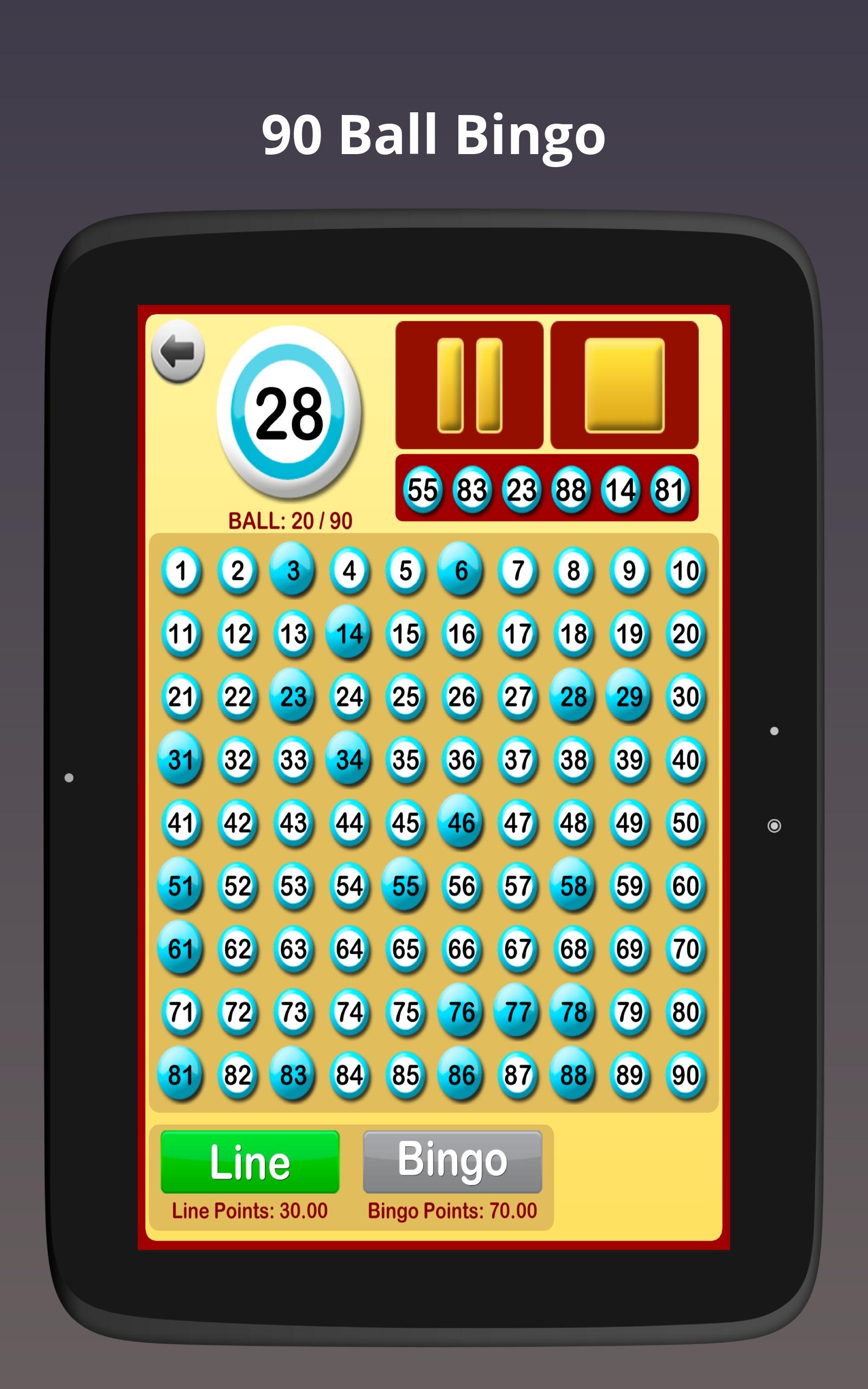Select ball 81 in the recent draws strip
Screen dimensions: 868x1389
pyautogui.click(x=669, y=490)
